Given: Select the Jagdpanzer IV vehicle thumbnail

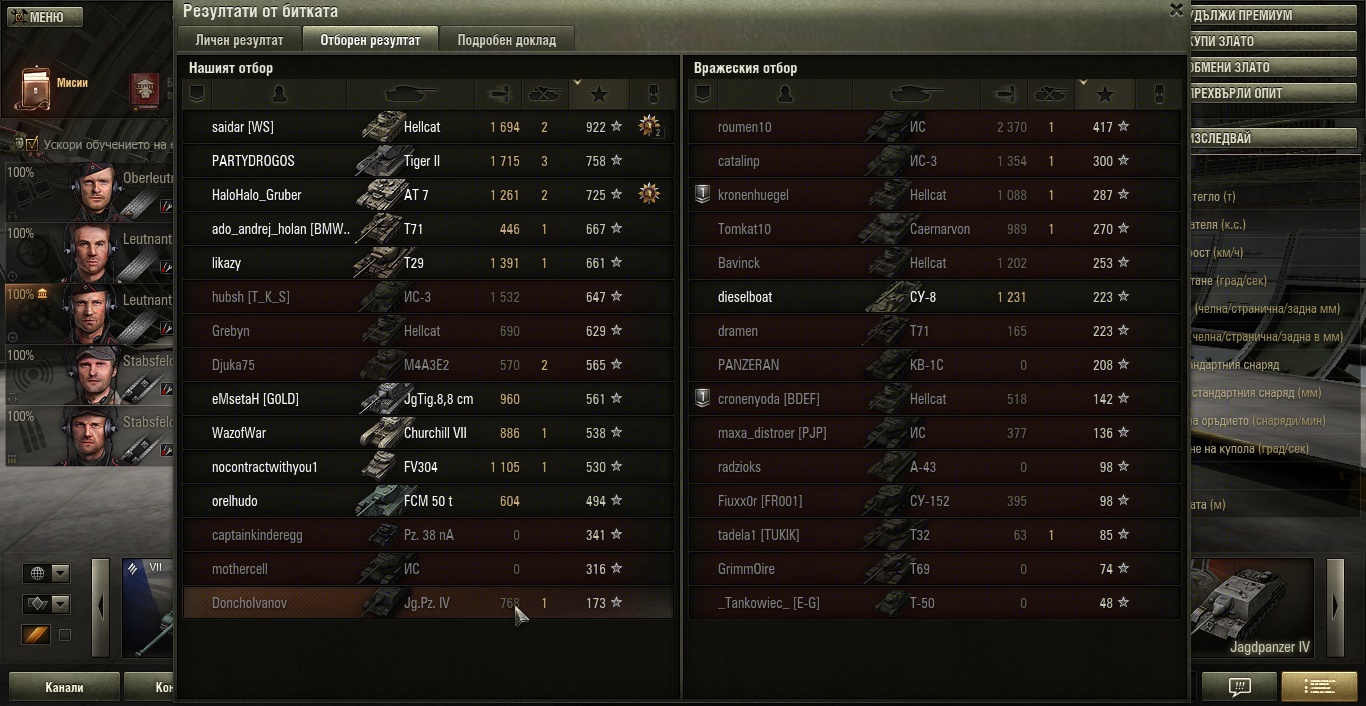Looking at the screenshot, I should click(x=1252, y=608).
